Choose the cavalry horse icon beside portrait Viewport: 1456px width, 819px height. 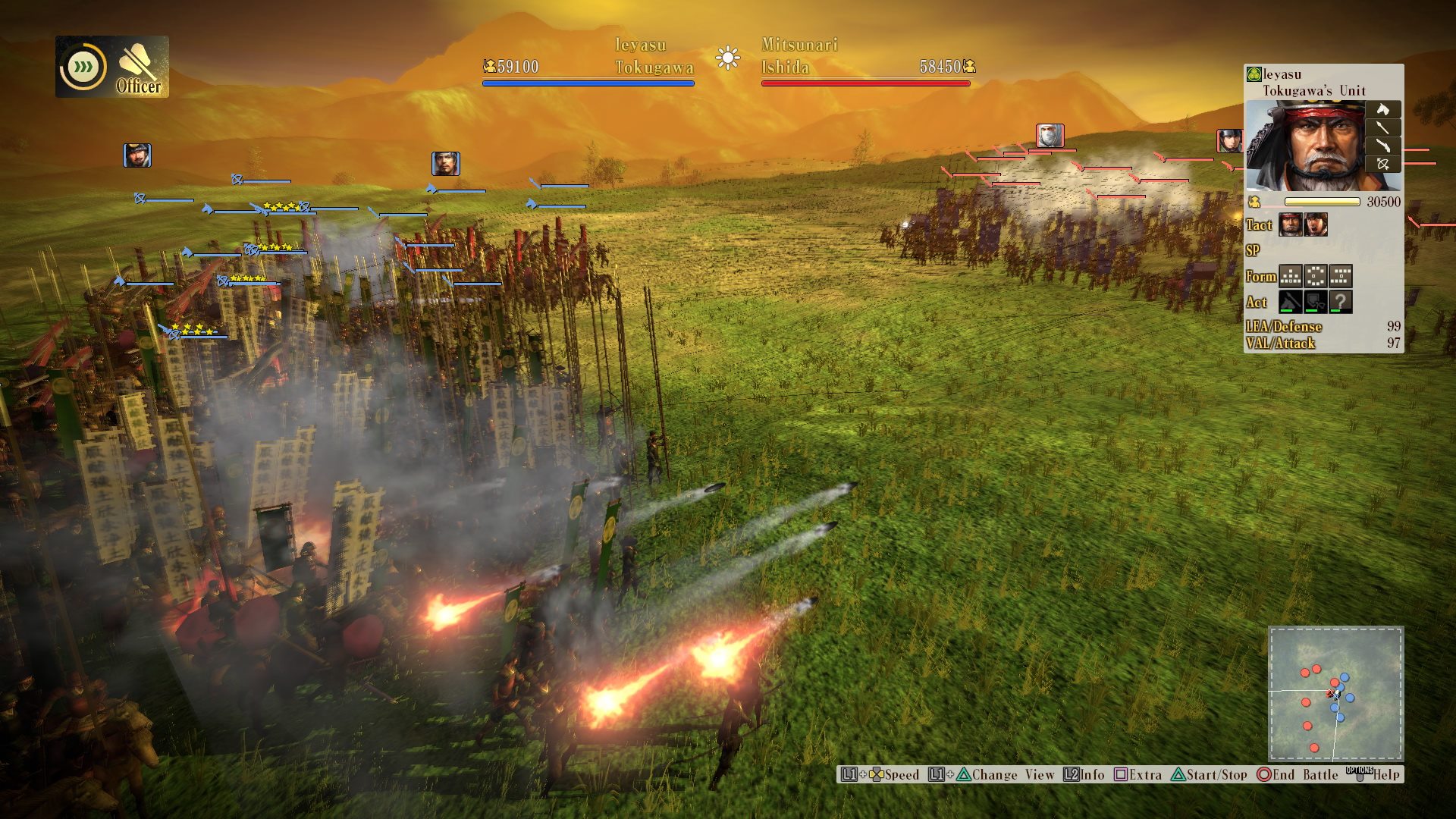pos(1383,110)
